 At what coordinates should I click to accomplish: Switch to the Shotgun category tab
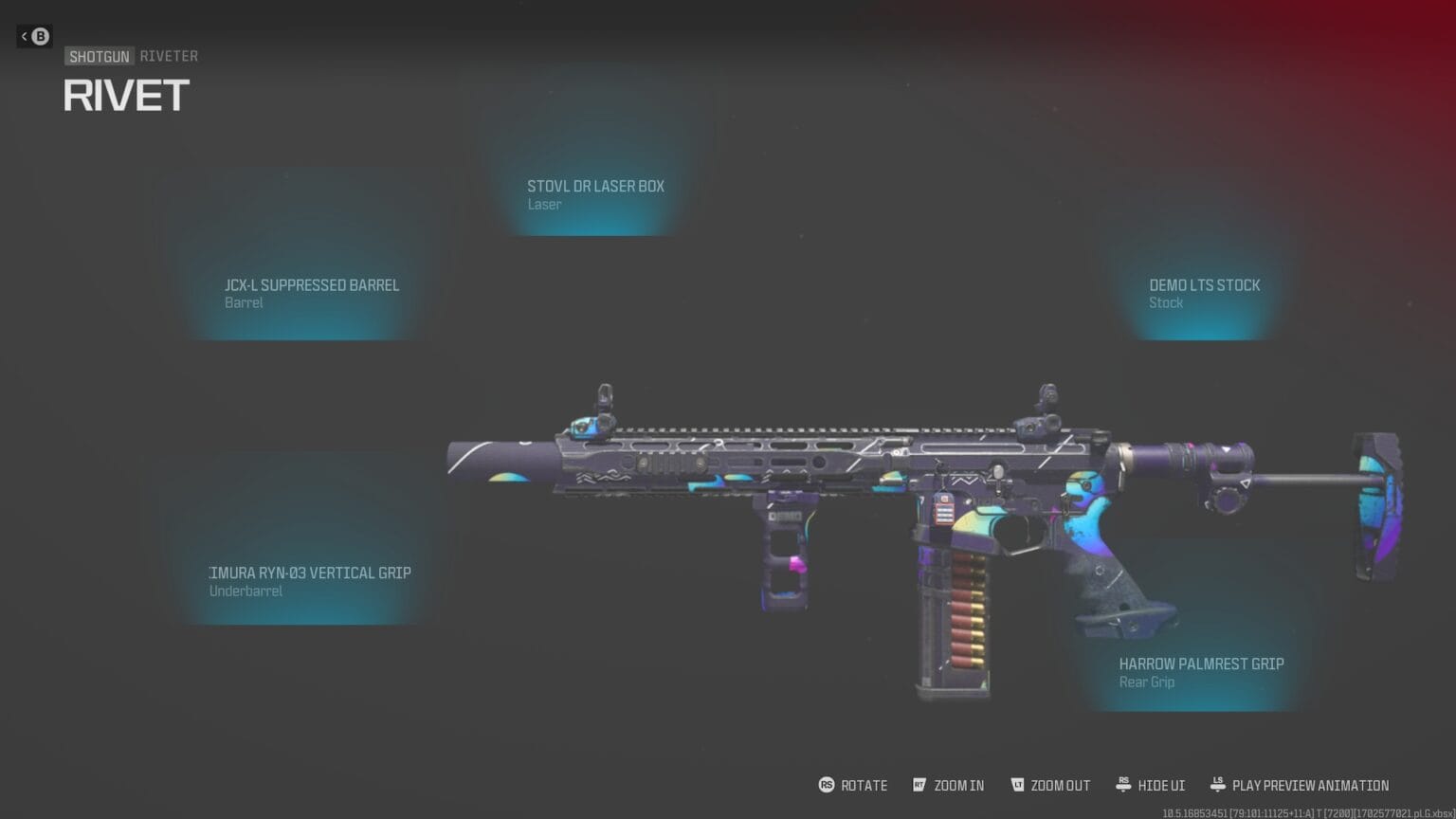(100, 56)
